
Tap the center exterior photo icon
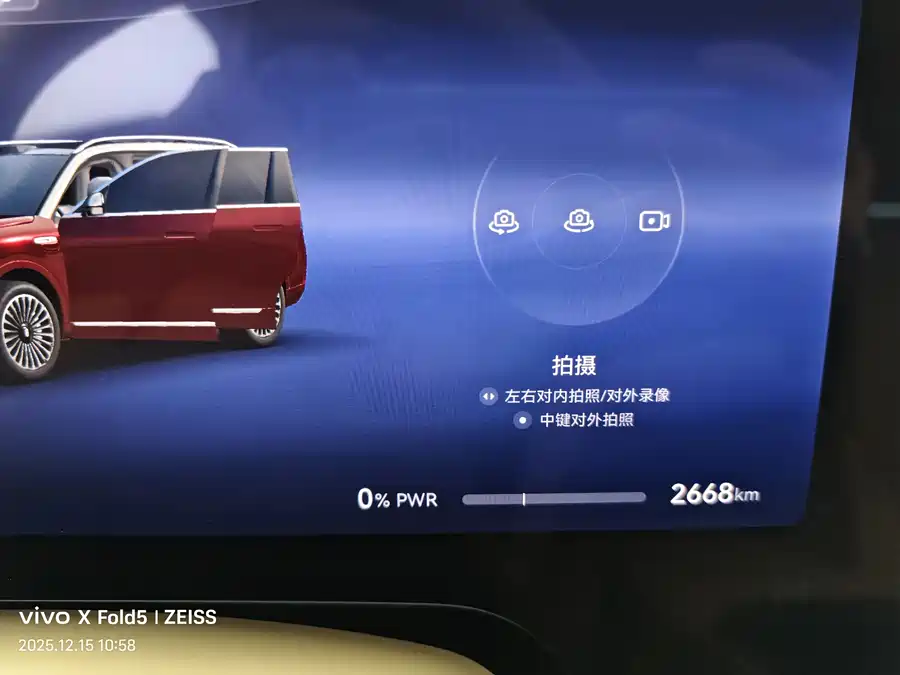point(579,221)
